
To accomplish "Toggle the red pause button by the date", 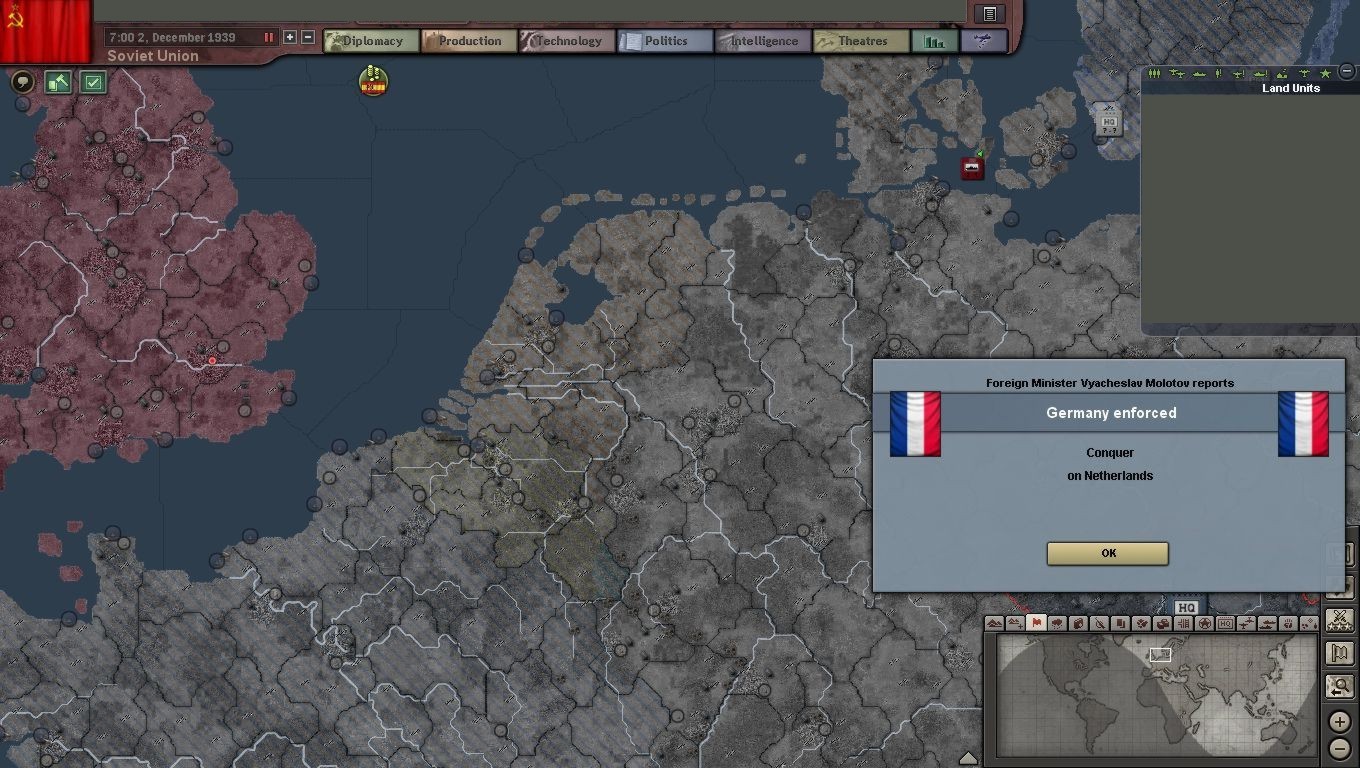I will coord(268,37).
